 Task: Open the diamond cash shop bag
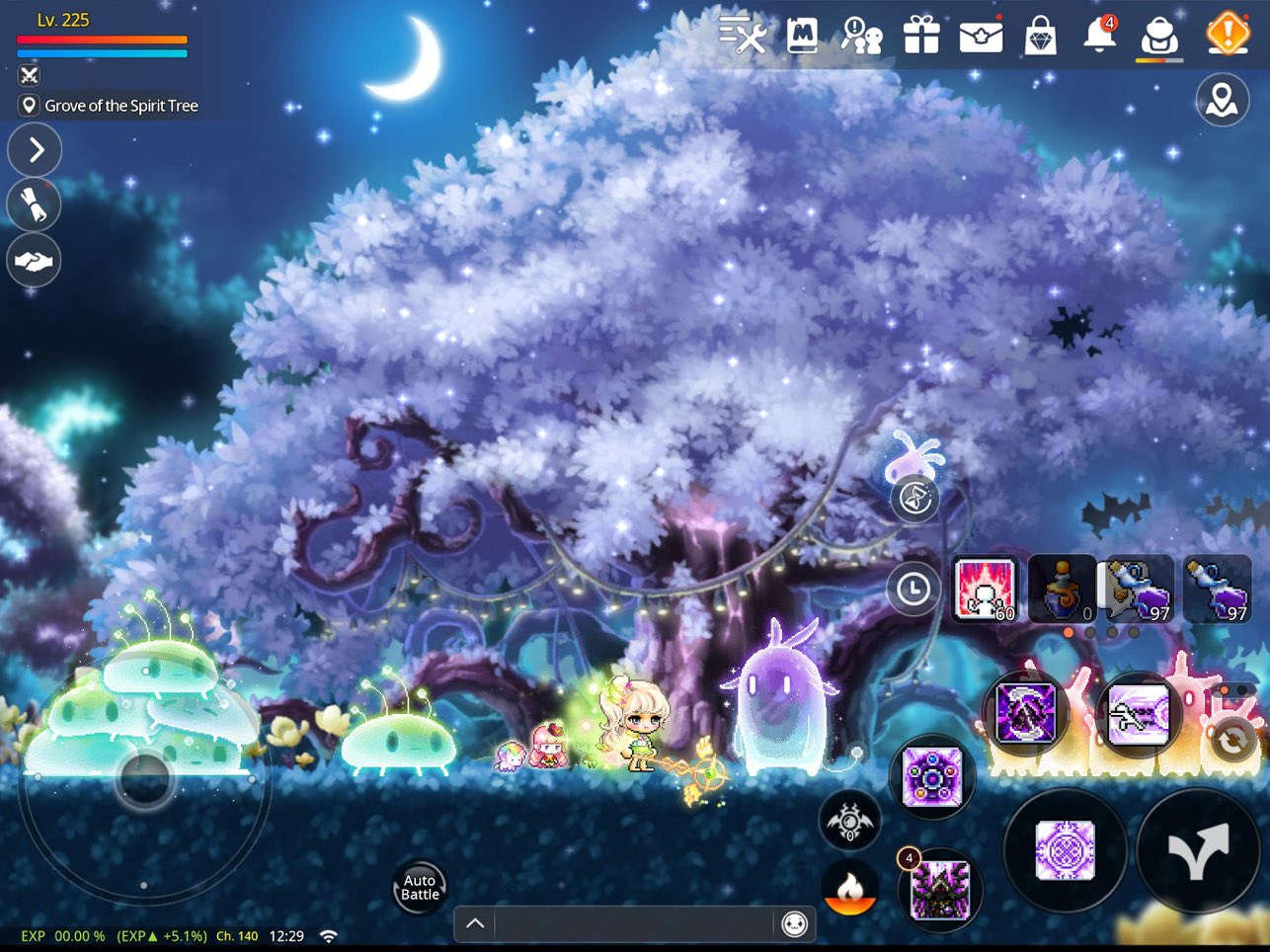(x=1040, y=36)
